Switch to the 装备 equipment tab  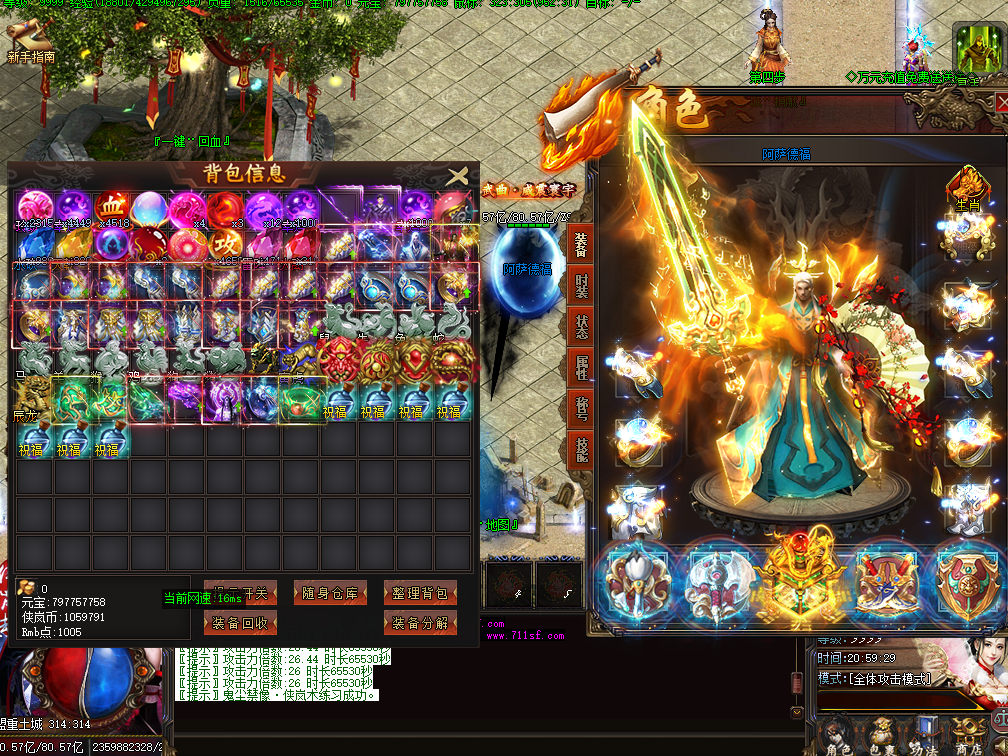pyautogui.click(x=582, y=245)
